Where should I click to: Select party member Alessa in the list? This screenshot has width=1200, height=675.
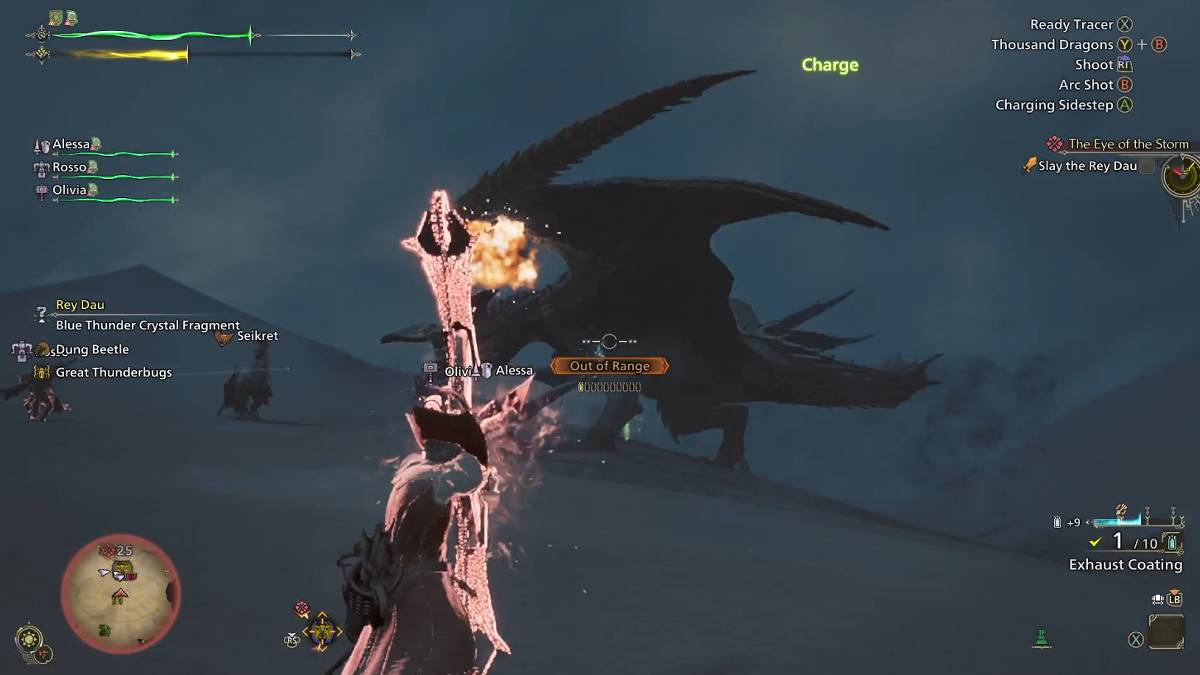(71, 145)
